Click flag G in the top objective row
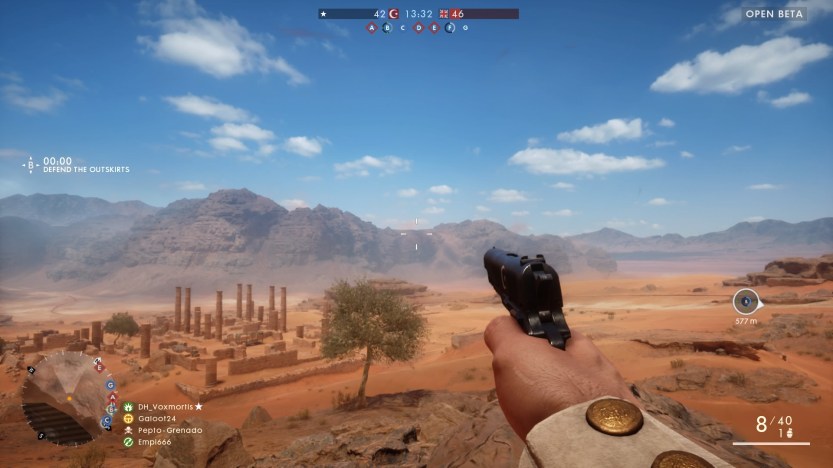 point(465,28)
